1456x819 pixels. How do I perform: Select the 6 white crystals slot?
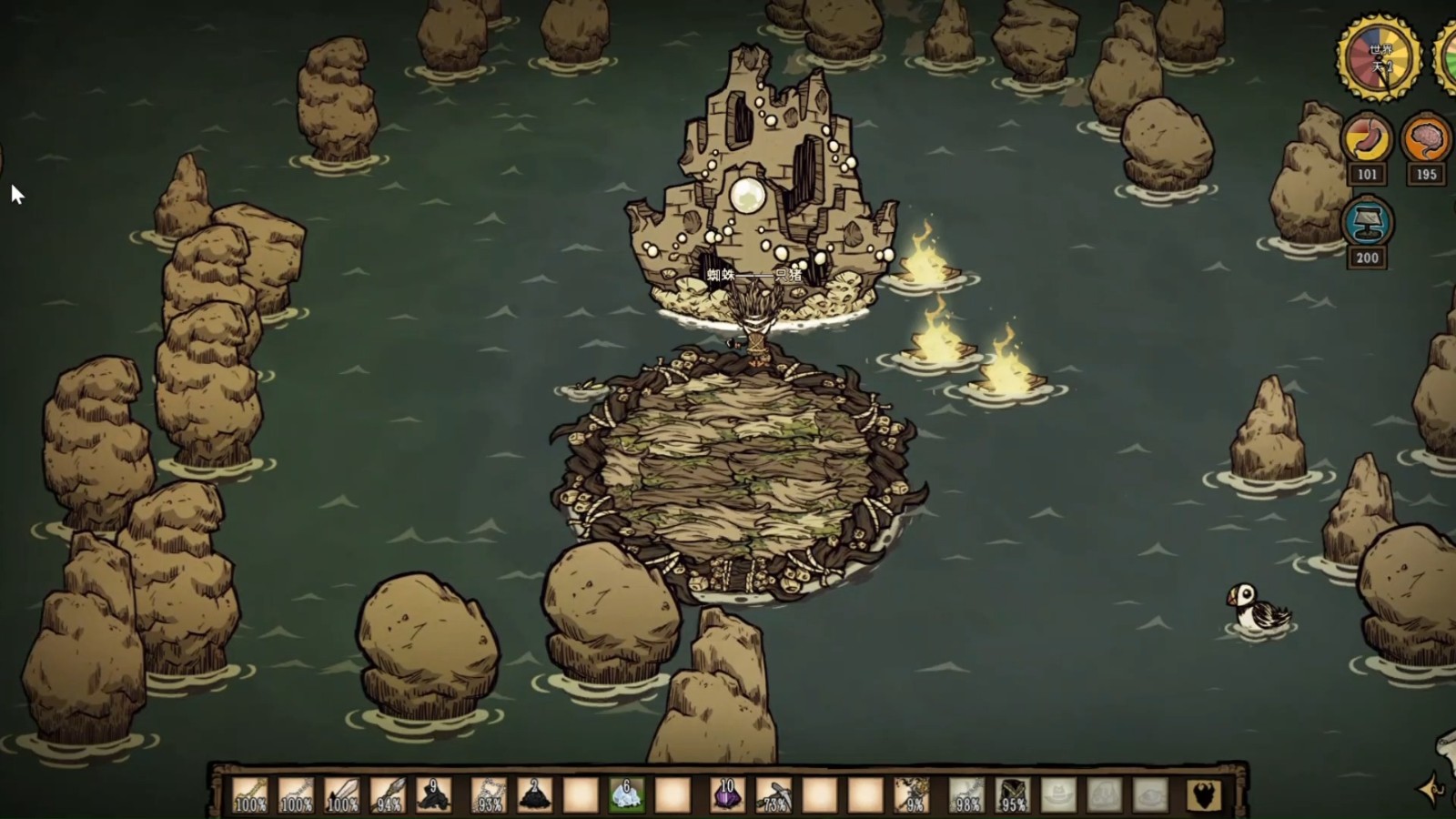(x=626, y=794)
